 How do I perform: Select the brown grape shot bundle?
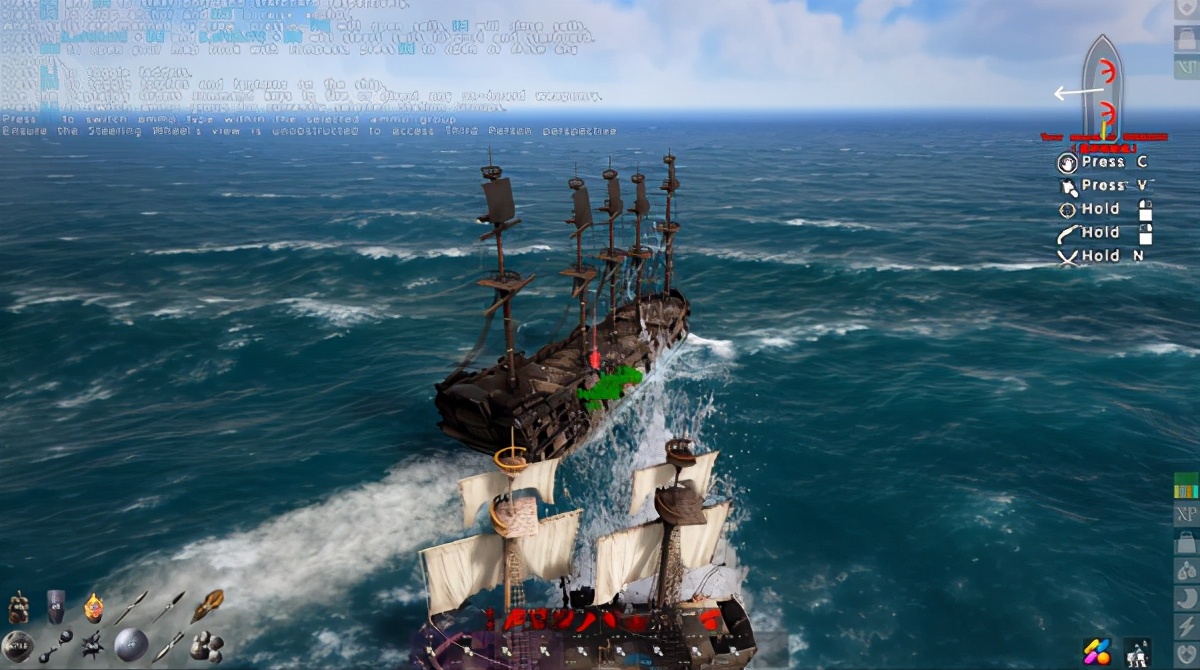18,607
